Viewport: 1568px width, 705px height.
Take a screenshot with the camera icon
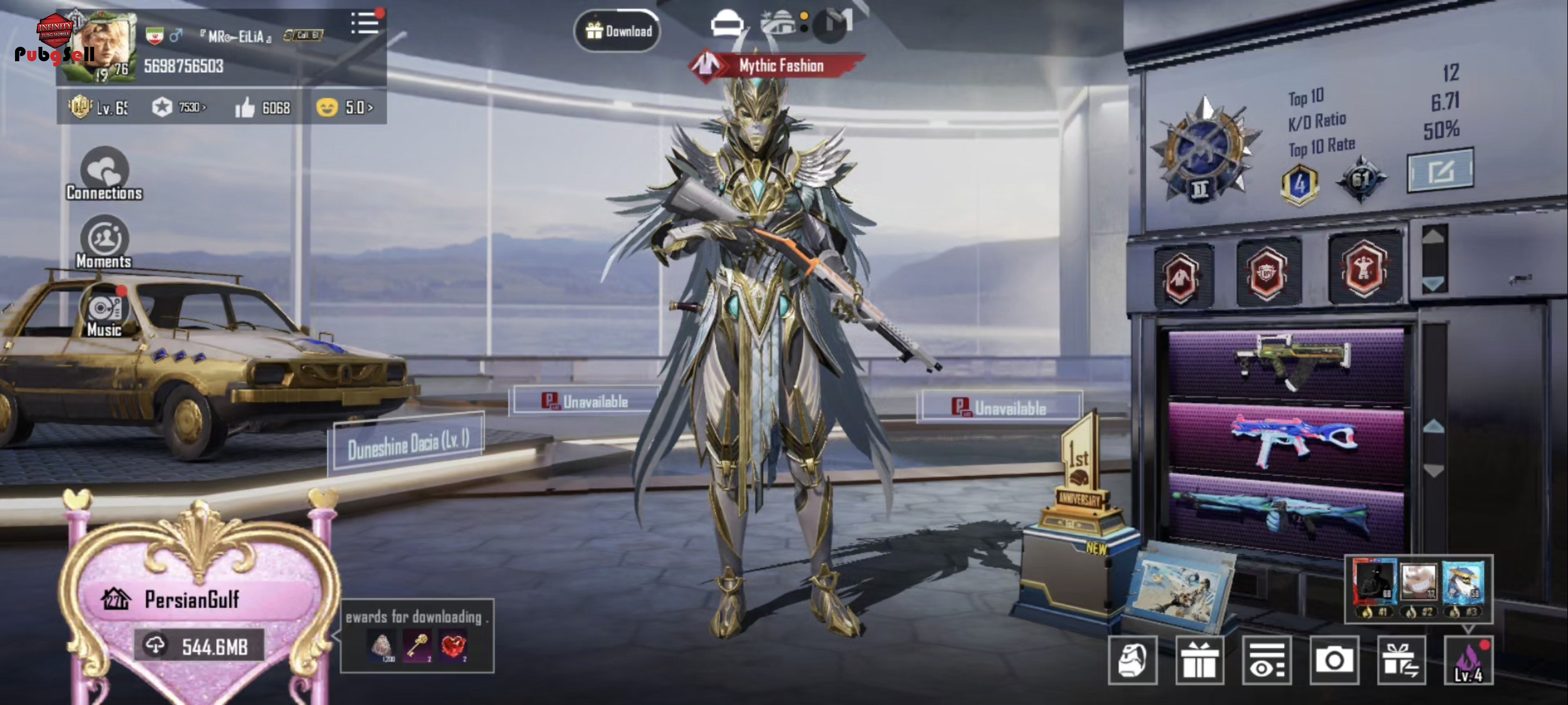pos(1334,661)
